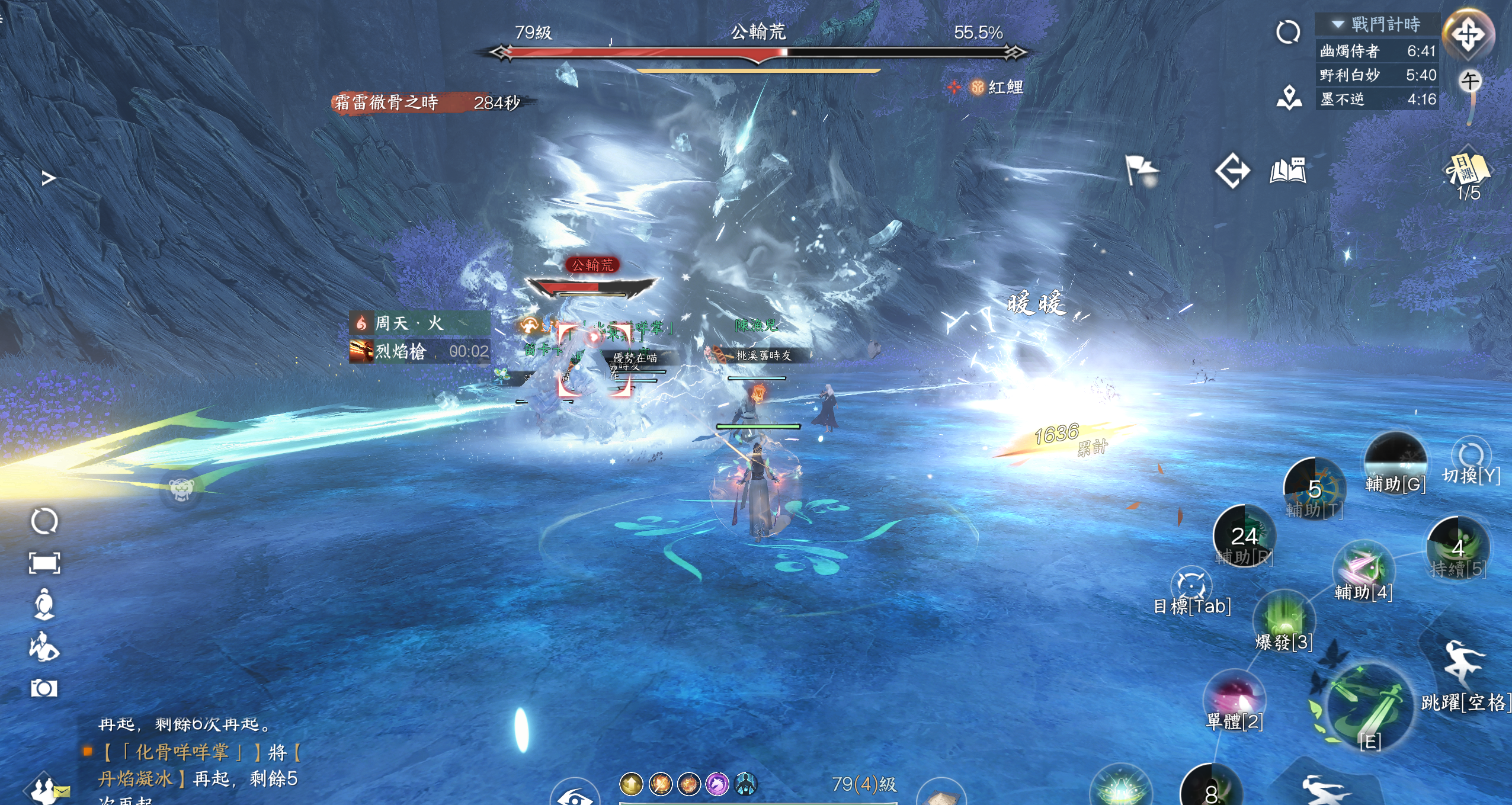Use the 爆發[3] burst skill
Screen dimensions: 1512x805
click(x=1283, y=619)
